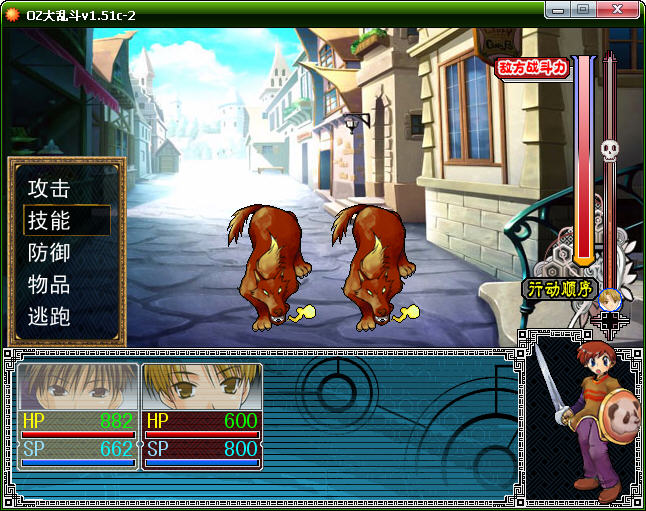Select 攻击 (Attack) command
The height and width of the screenshot is (511, 646).
[x=49, y=188]
